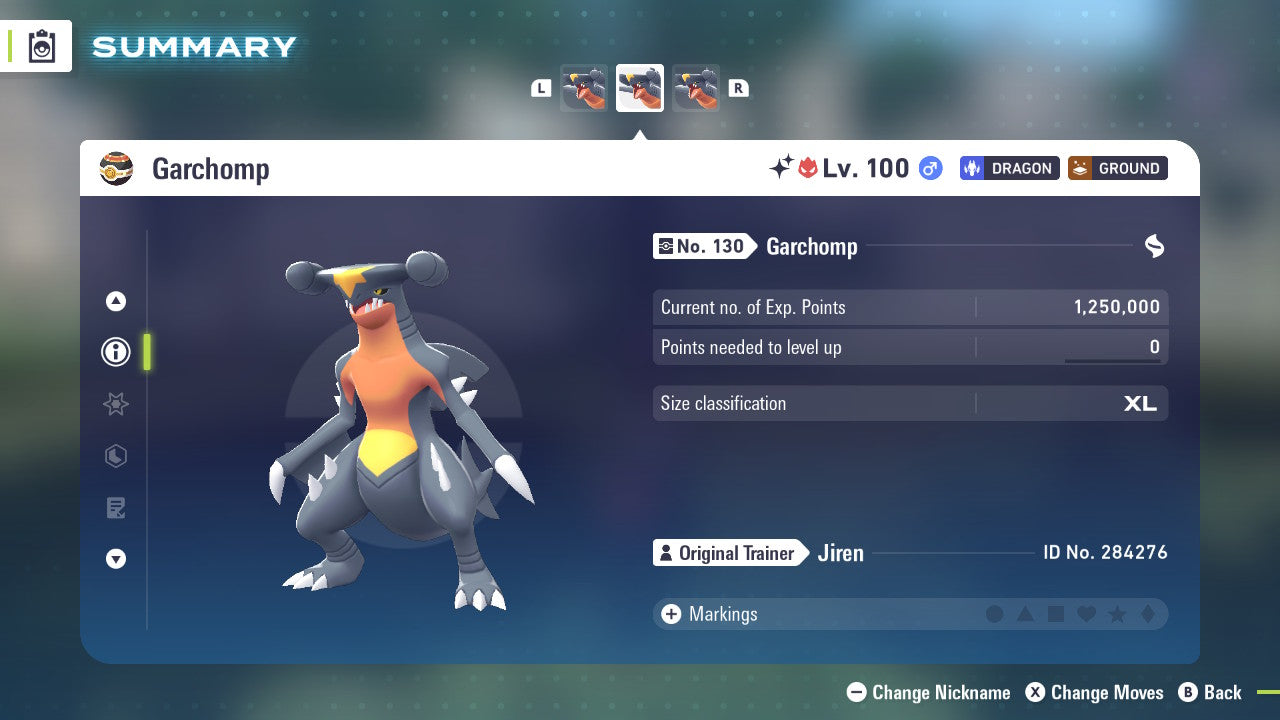Click the points needed to level up bar
Image resolution: width=1280 pixels, height=720 pixels.
point(910,347)
